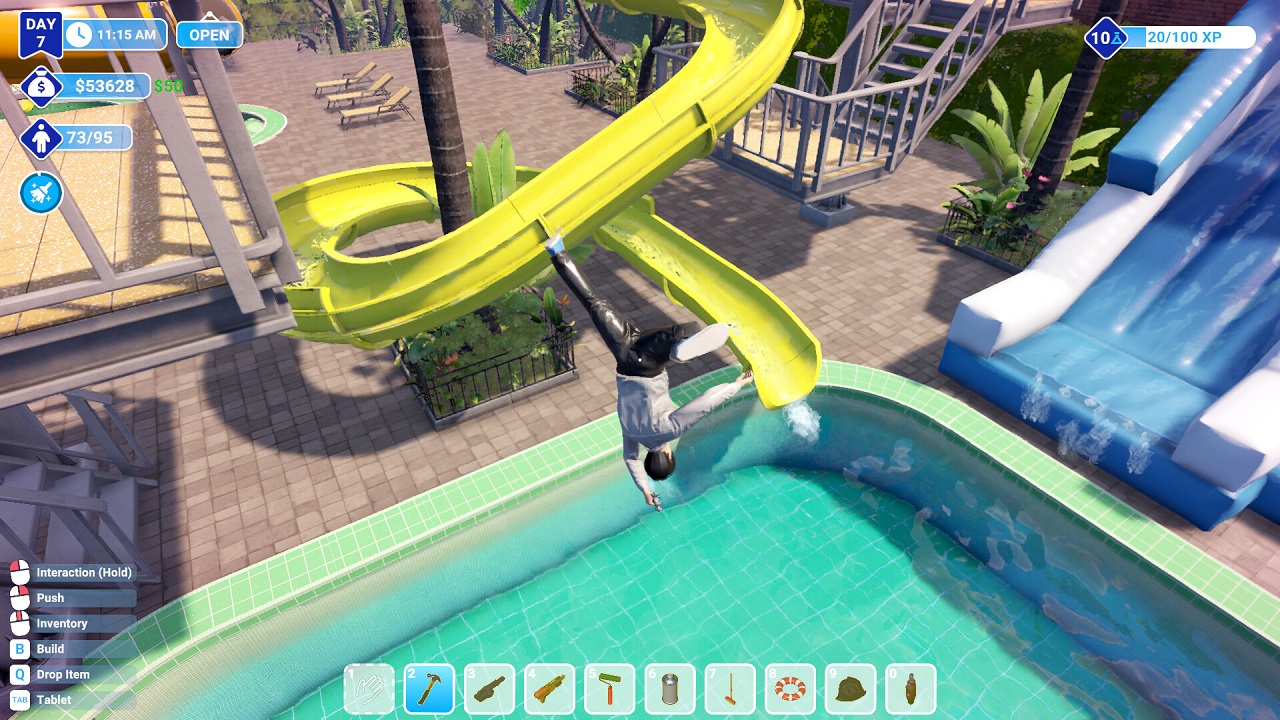Select the broom in slot 7
Image resolution: width=1280 pixels, height=720 pixels.
pos(729,688)
